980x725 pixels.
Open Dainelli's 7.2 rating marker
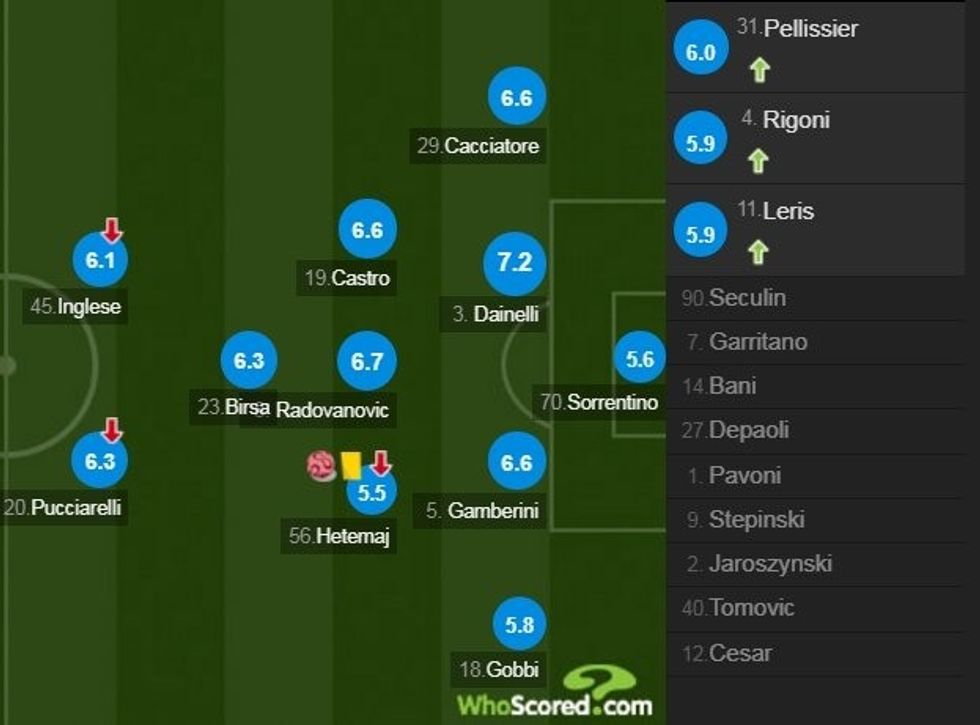(514, 262)
